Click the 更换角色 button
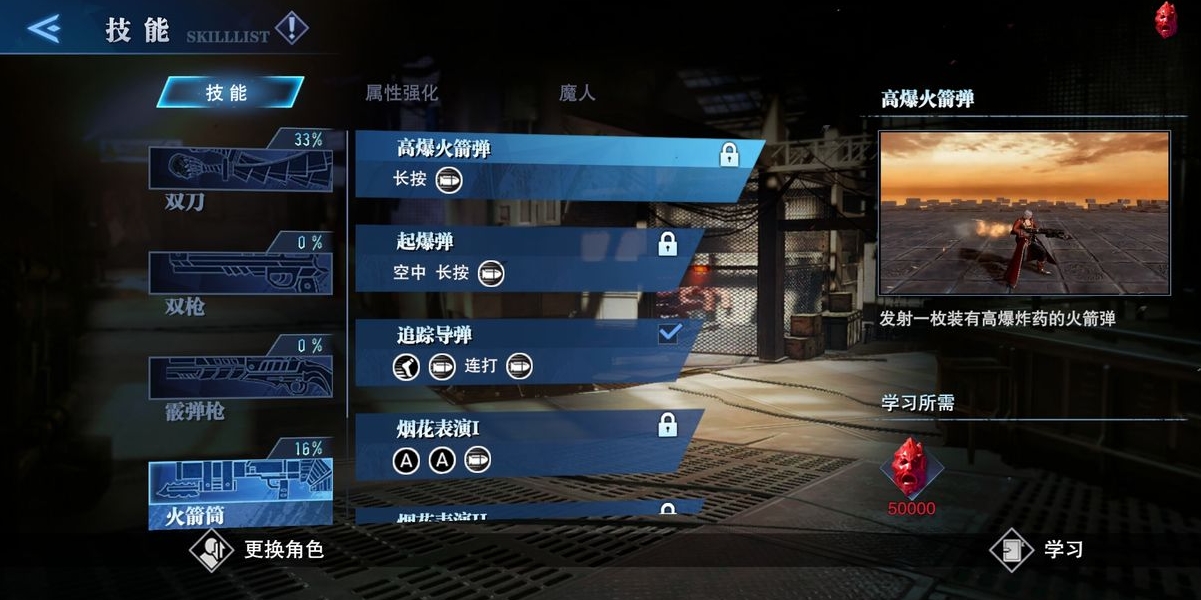The width and height of the screenshot is (1201, 600). point(258,550)
